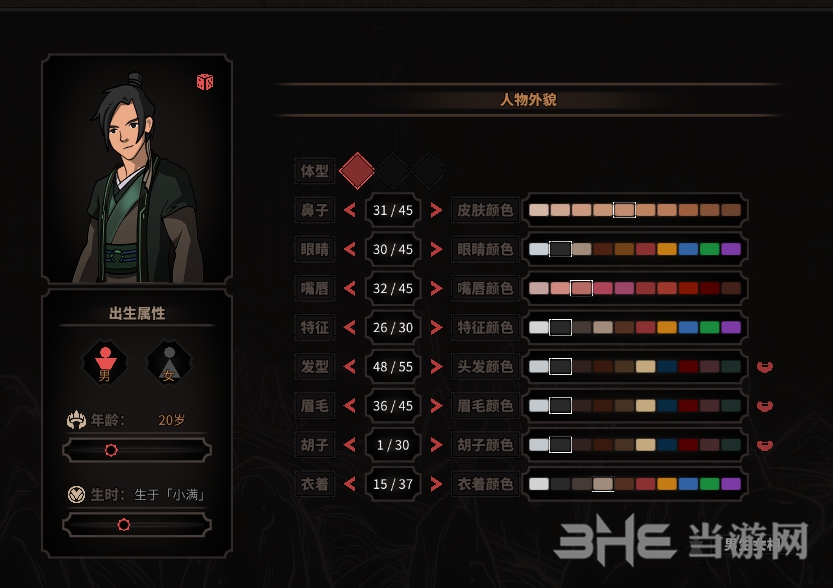833x588 pixels.
Task: Choose the female gender option
Action: pyautogui.click(x=169, y=362)
